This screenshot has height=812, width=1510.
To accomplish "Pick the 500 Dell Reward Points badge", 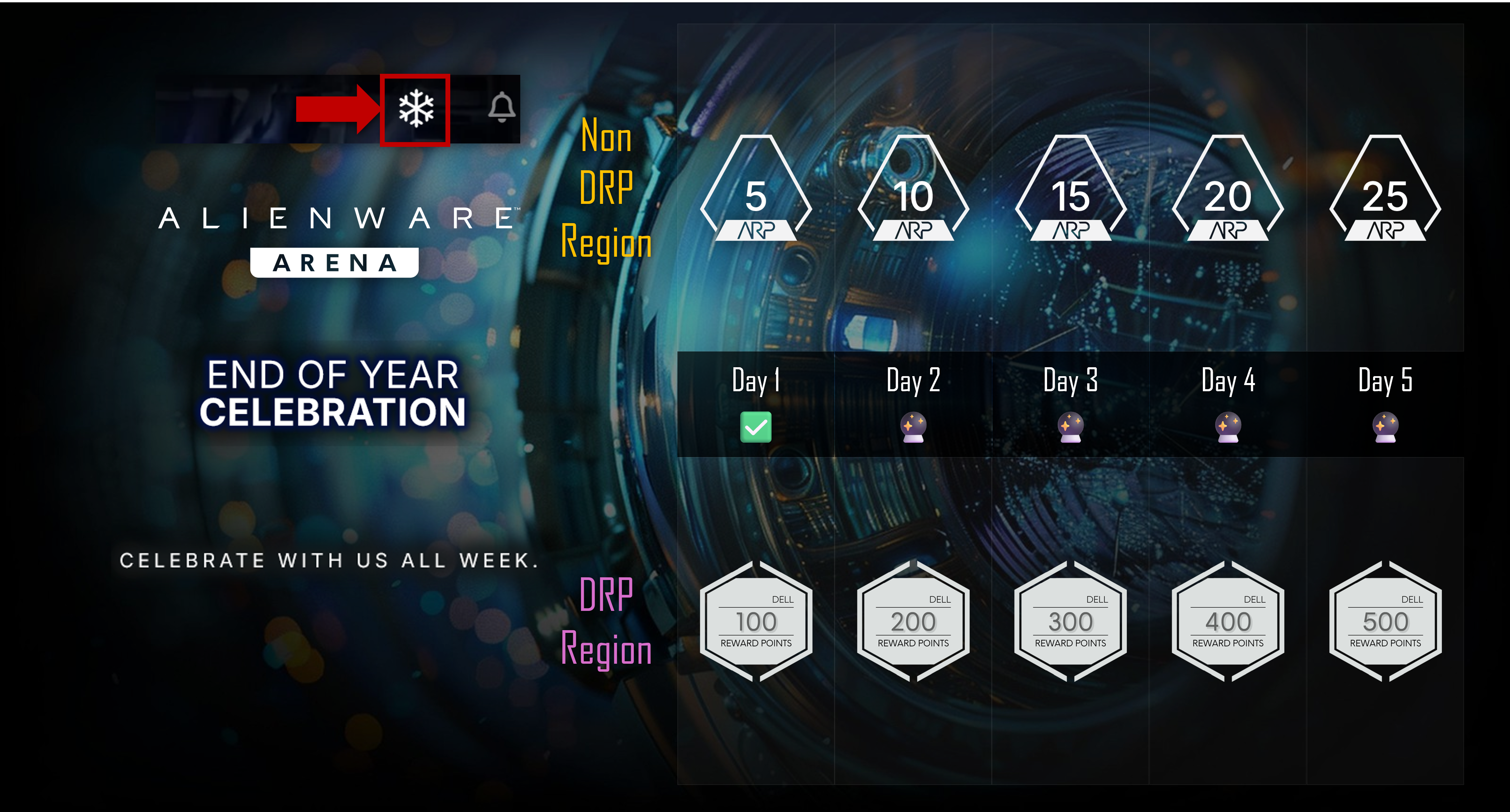I will pyautogui.click(x=1385, y=622).
